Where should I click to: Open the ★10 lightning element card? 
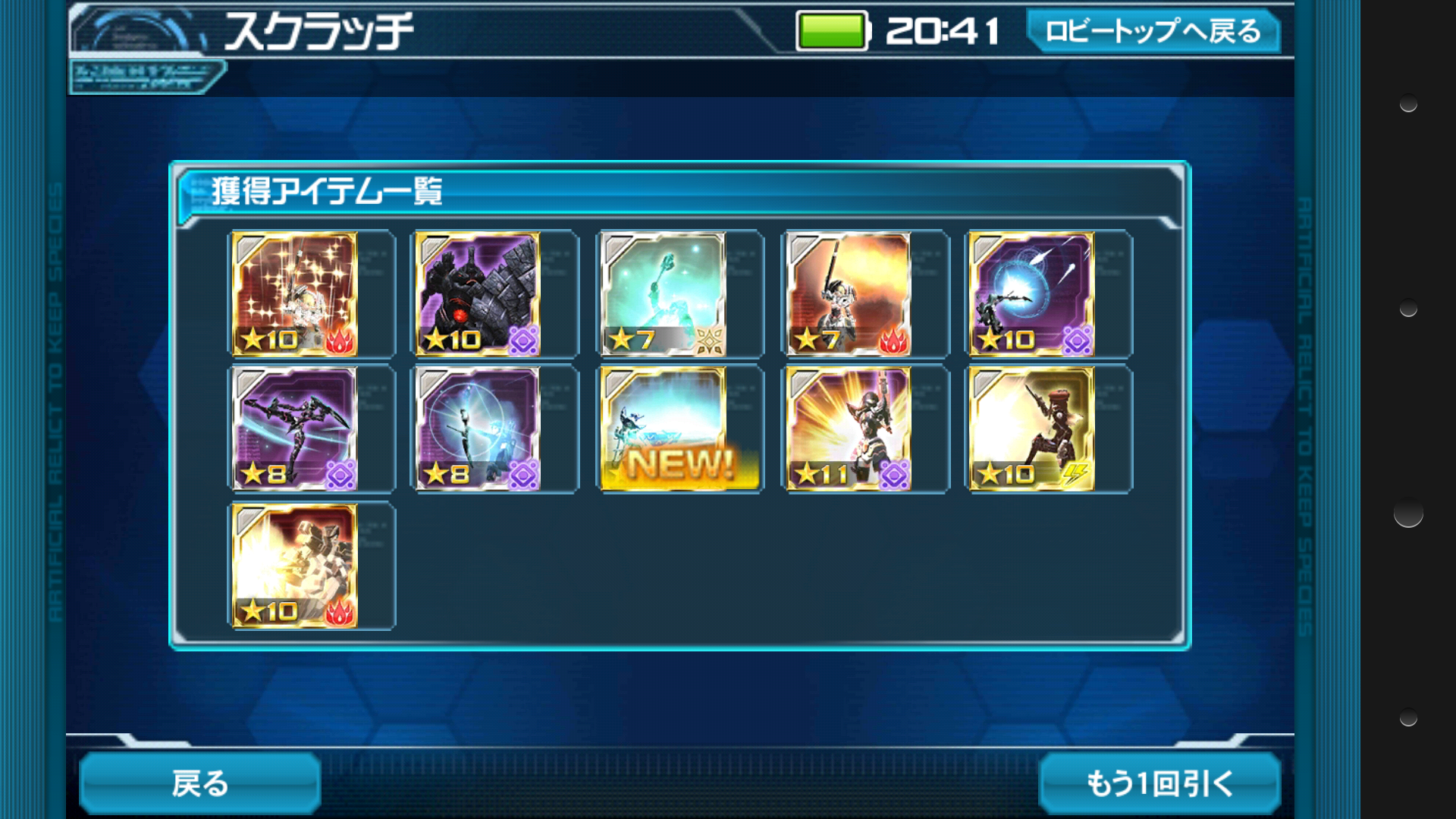[x=1031, y=429]
